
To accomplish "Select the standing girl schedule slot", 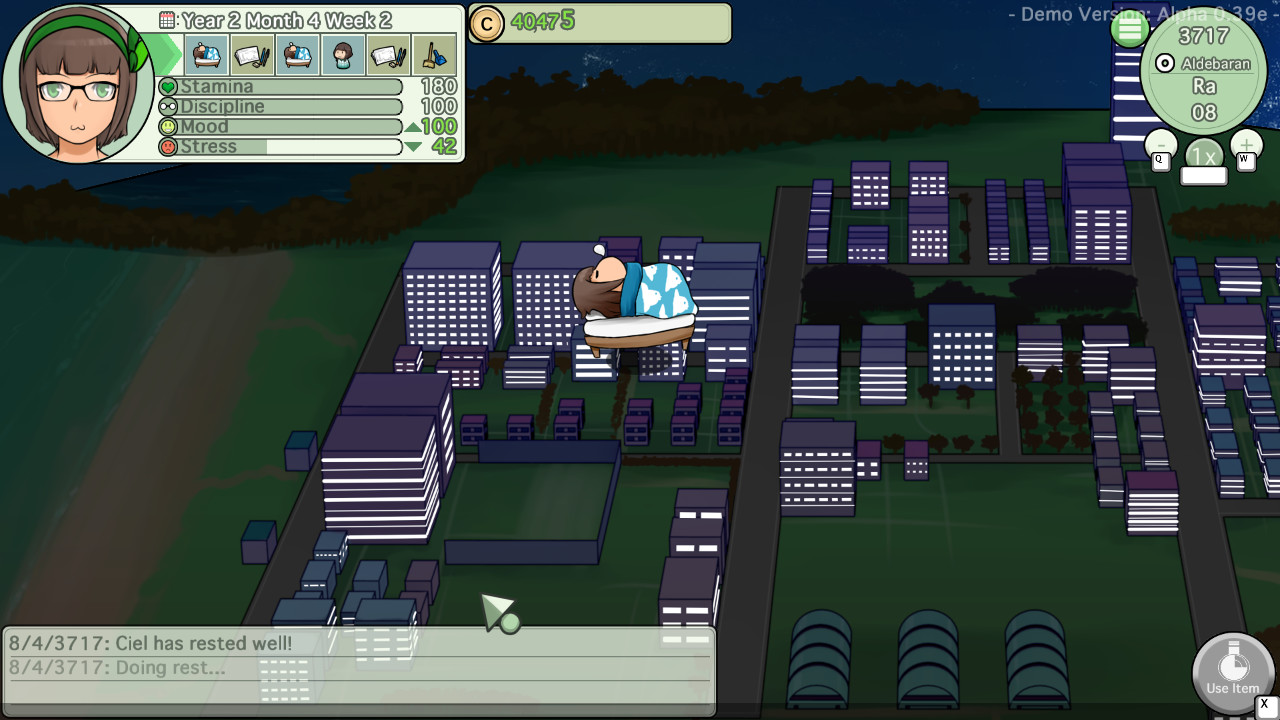I will (343, 55).
